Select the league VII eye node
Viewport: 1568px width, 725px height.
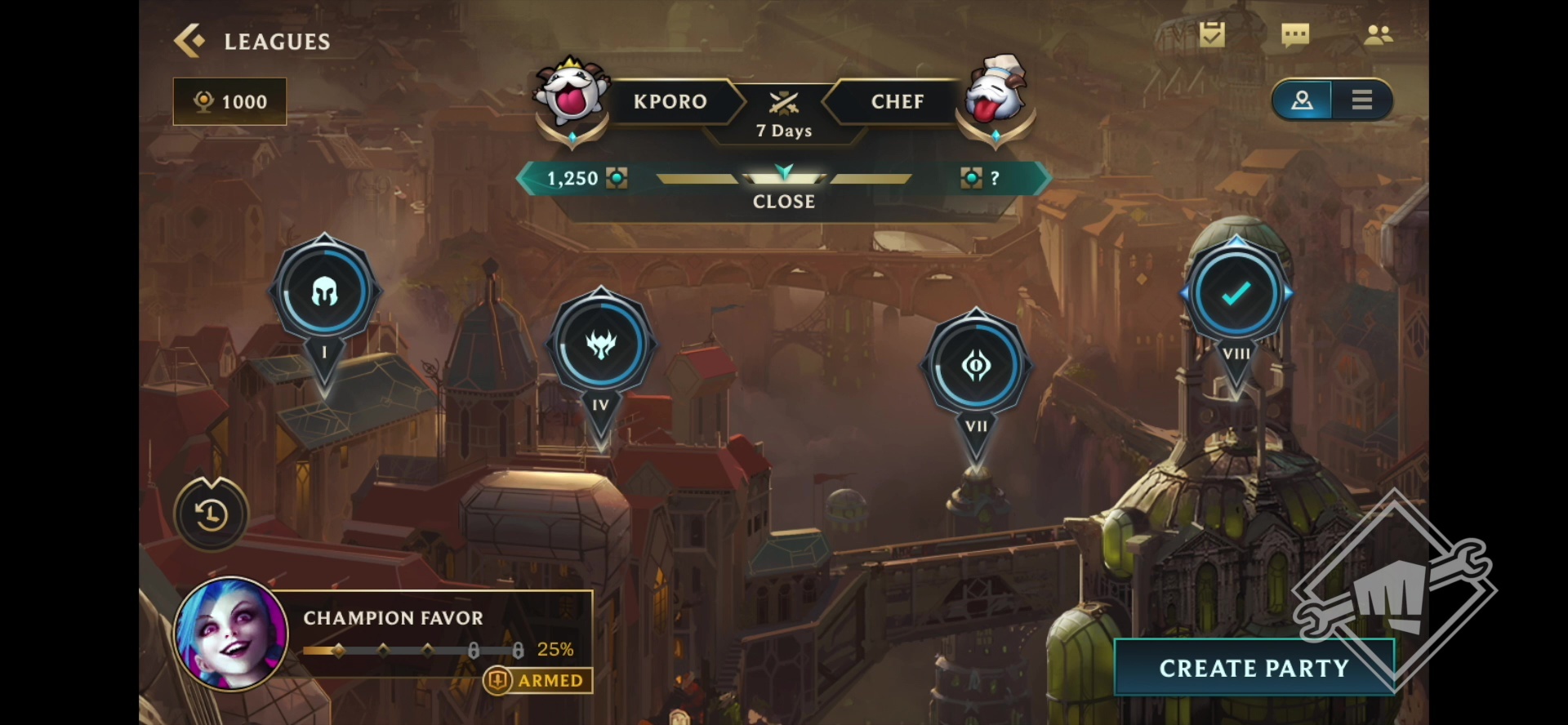[976, 366]
